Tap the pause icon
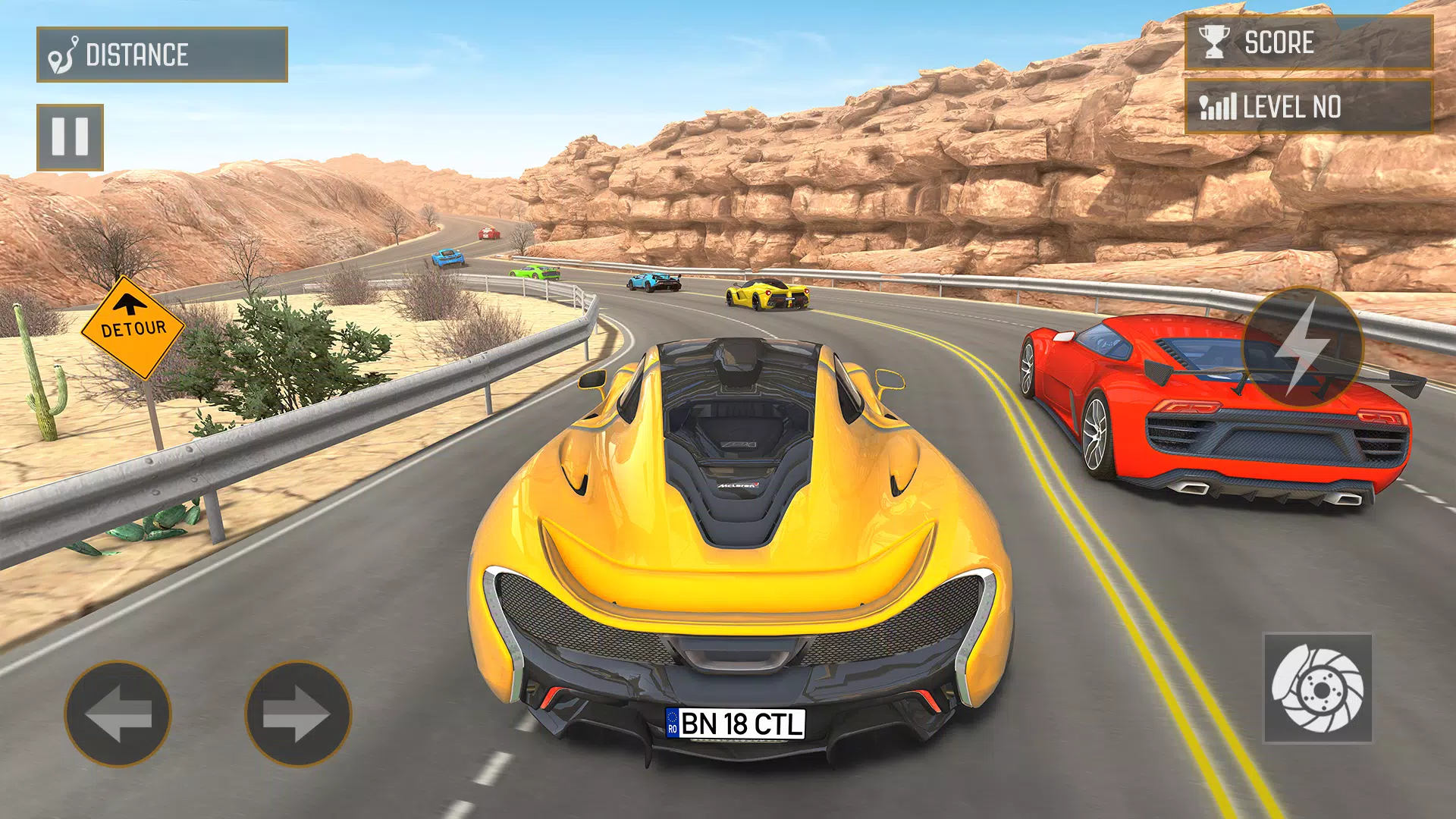 69,136
